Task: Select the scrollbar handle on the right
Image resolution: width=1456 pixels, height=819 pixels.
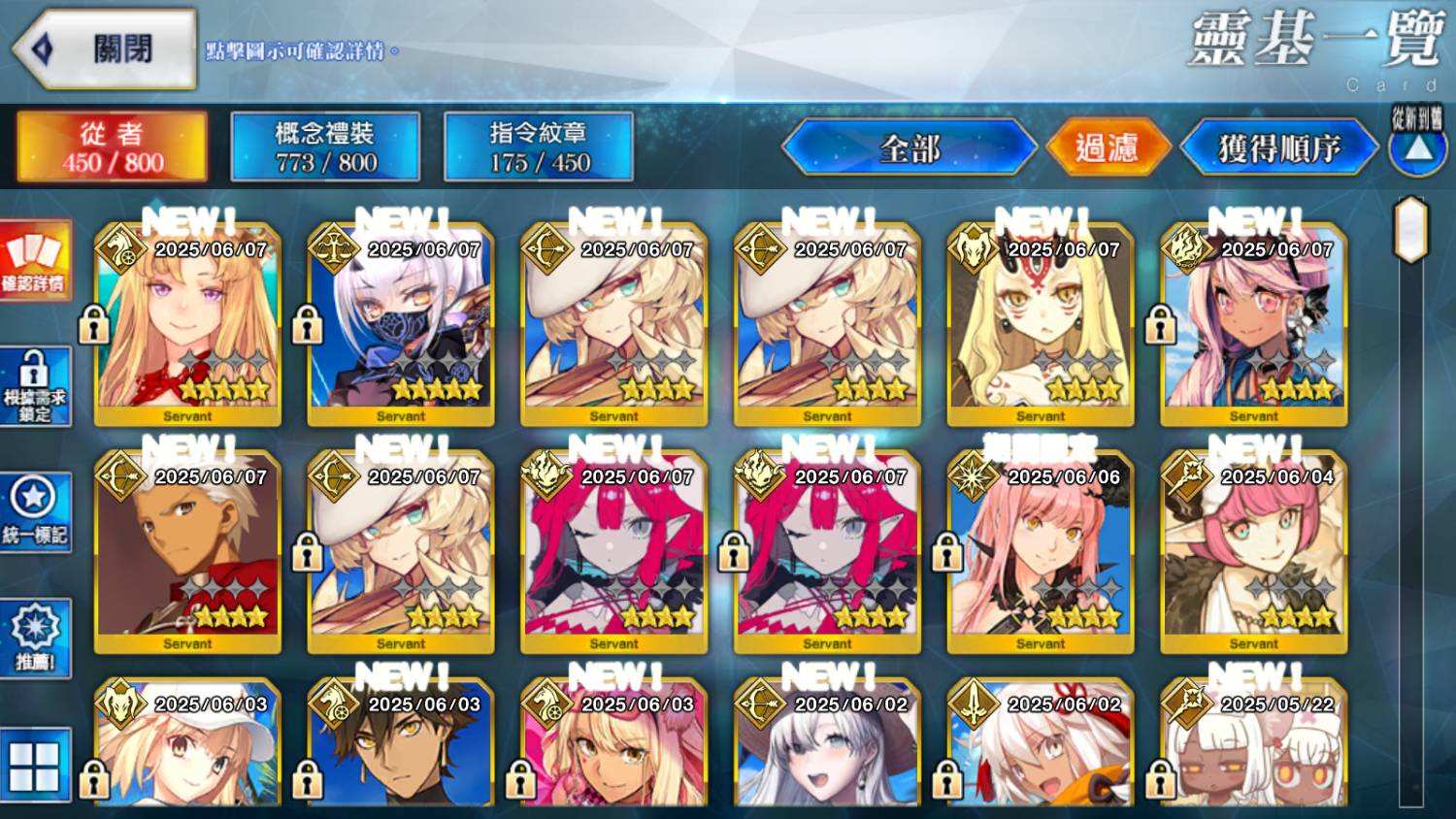Action: [1410, 229]
